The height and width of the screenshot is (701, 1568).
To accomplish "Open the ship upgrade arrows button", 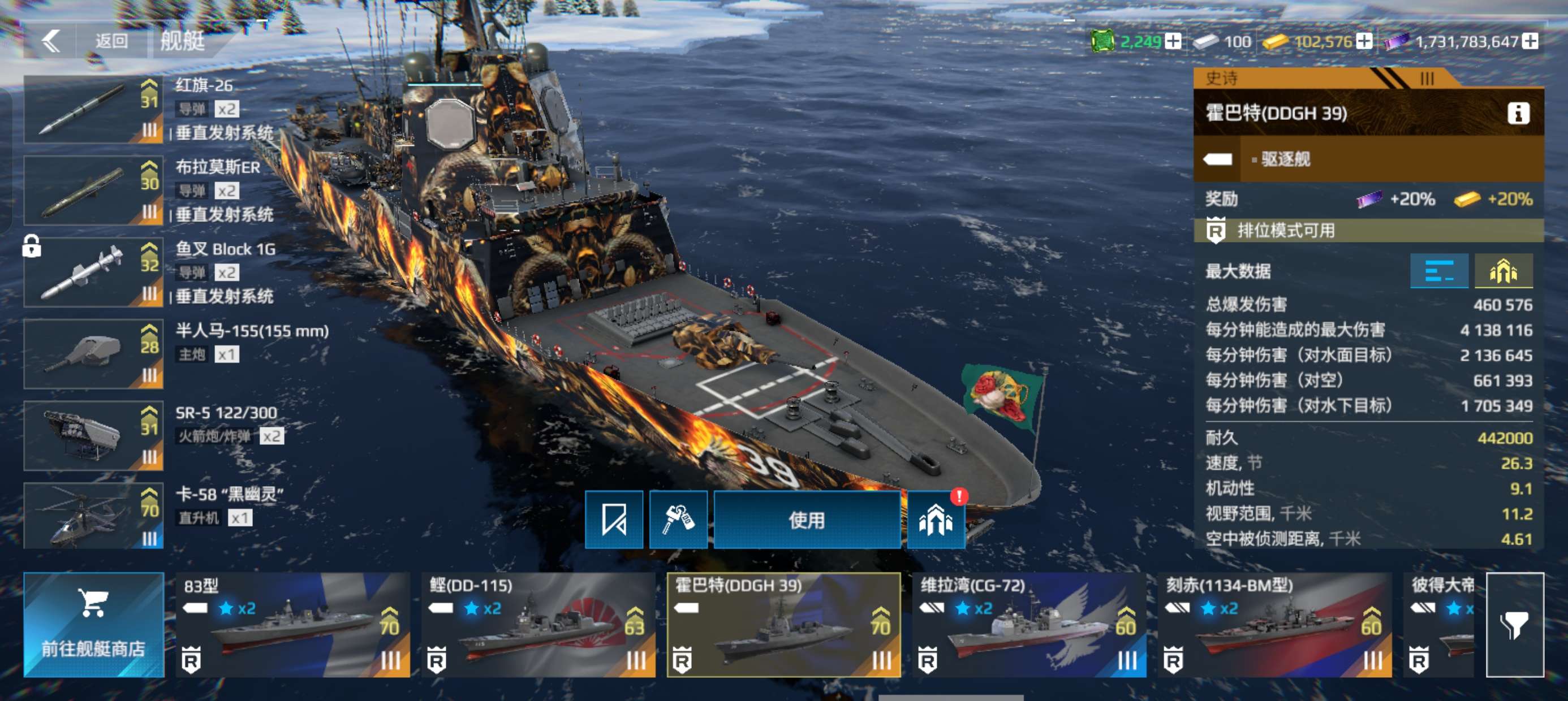I will [935, 520].
